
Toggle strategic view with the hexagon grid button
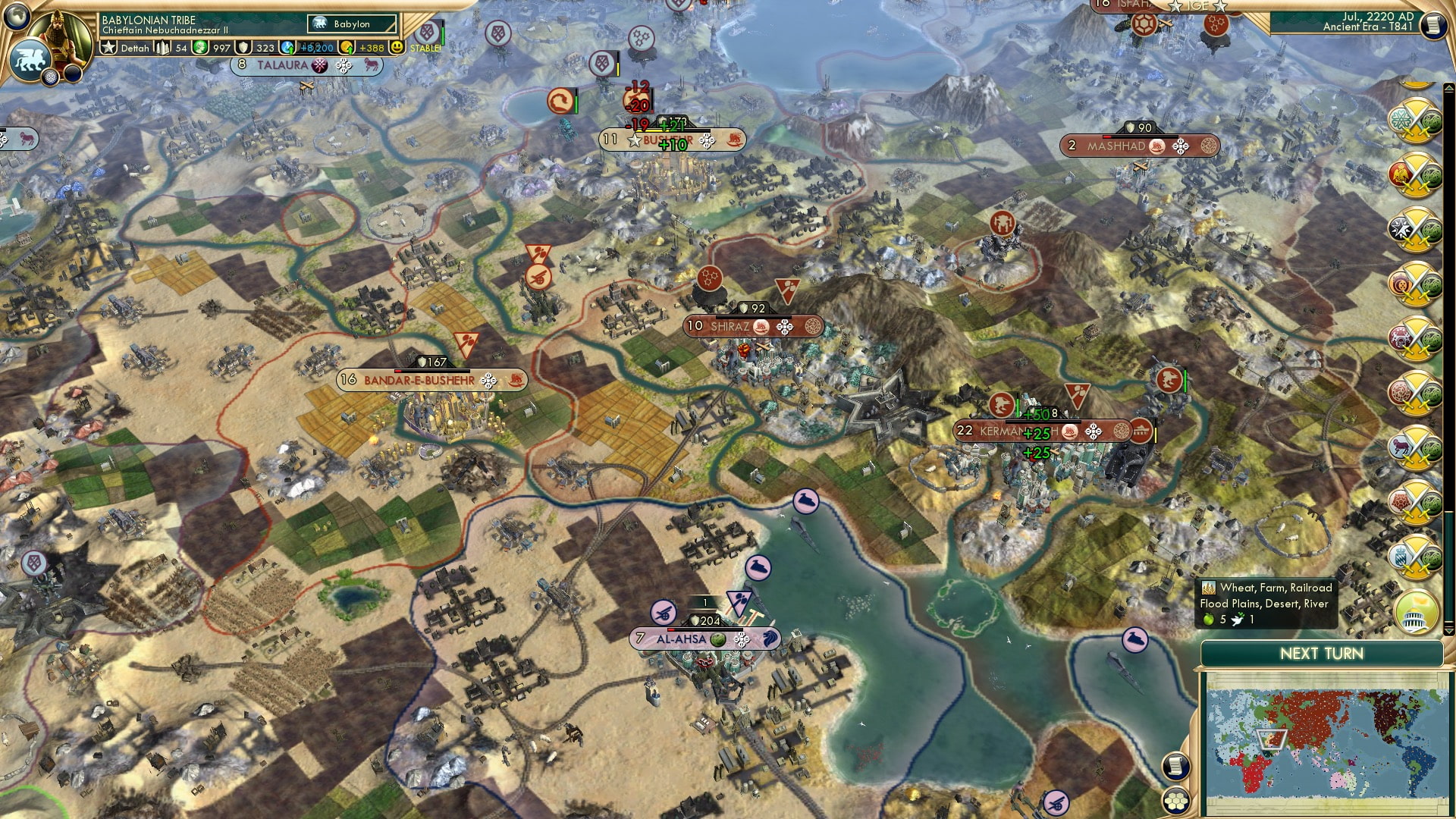1176,802
